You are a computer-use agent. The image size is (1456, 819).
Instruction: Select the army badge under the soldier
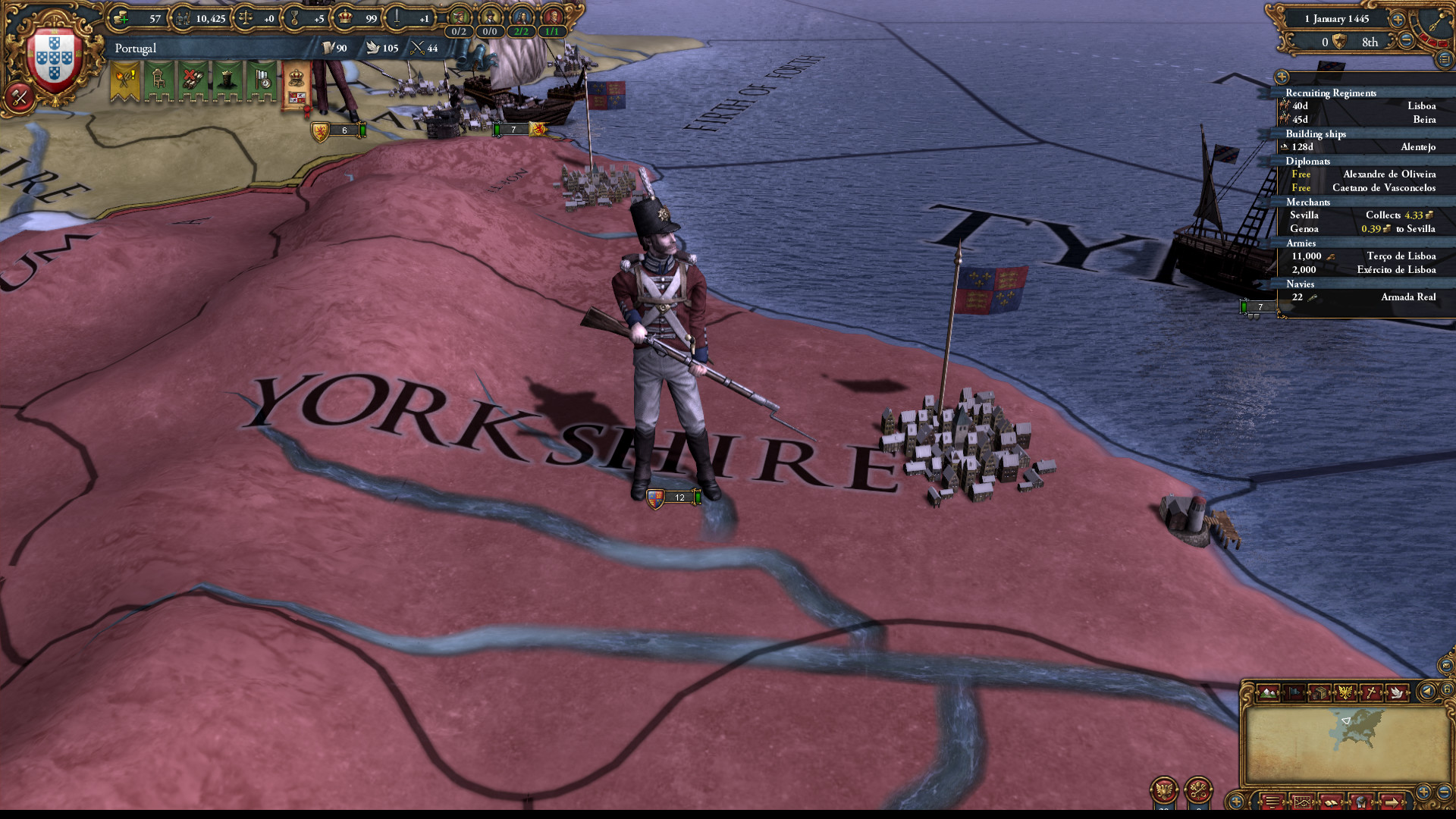pos(670,497)
